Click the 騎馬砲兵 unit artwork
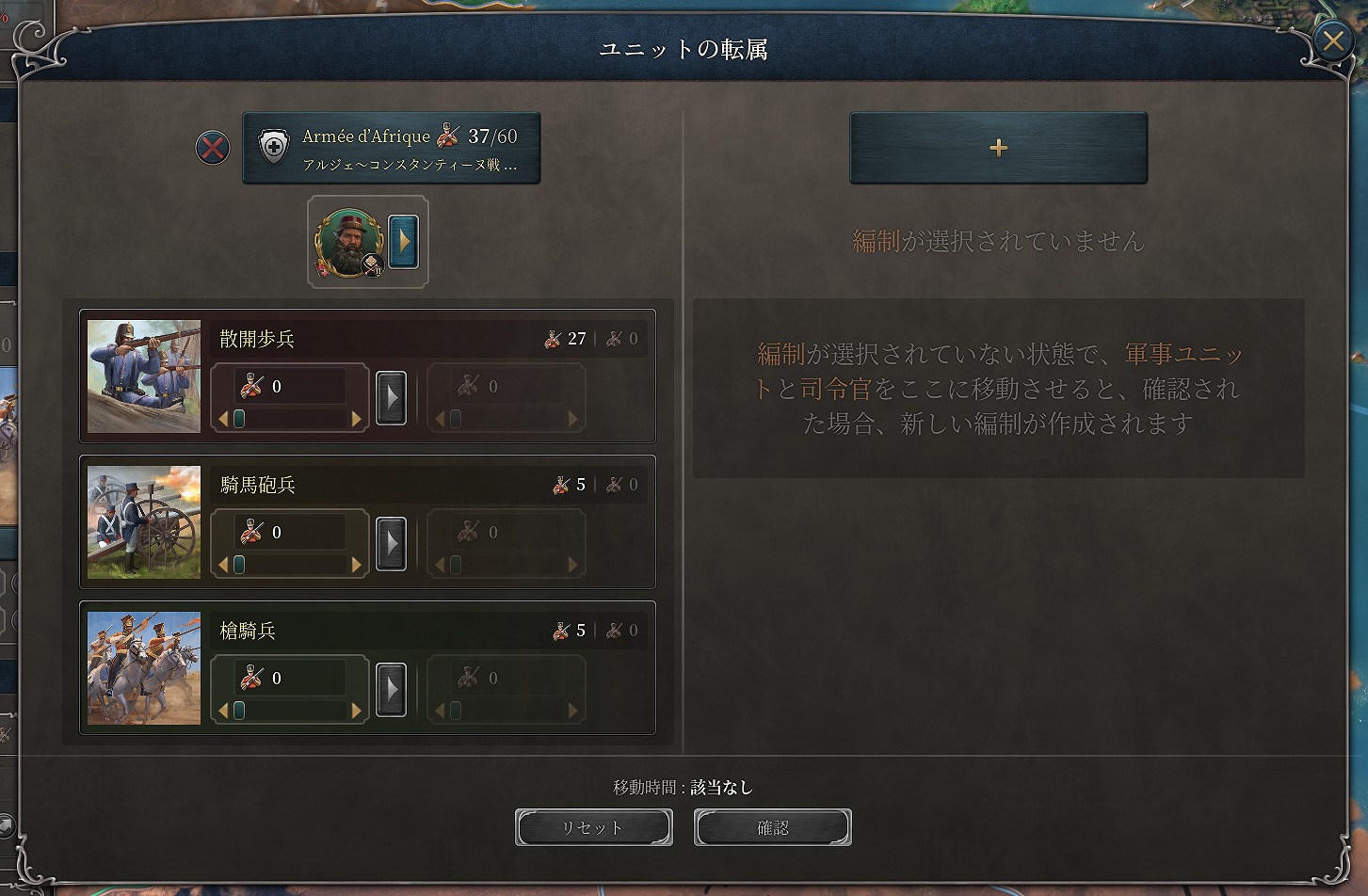Image resolution: width=1368 pixels, height=896 pixels. pos(142,522)
